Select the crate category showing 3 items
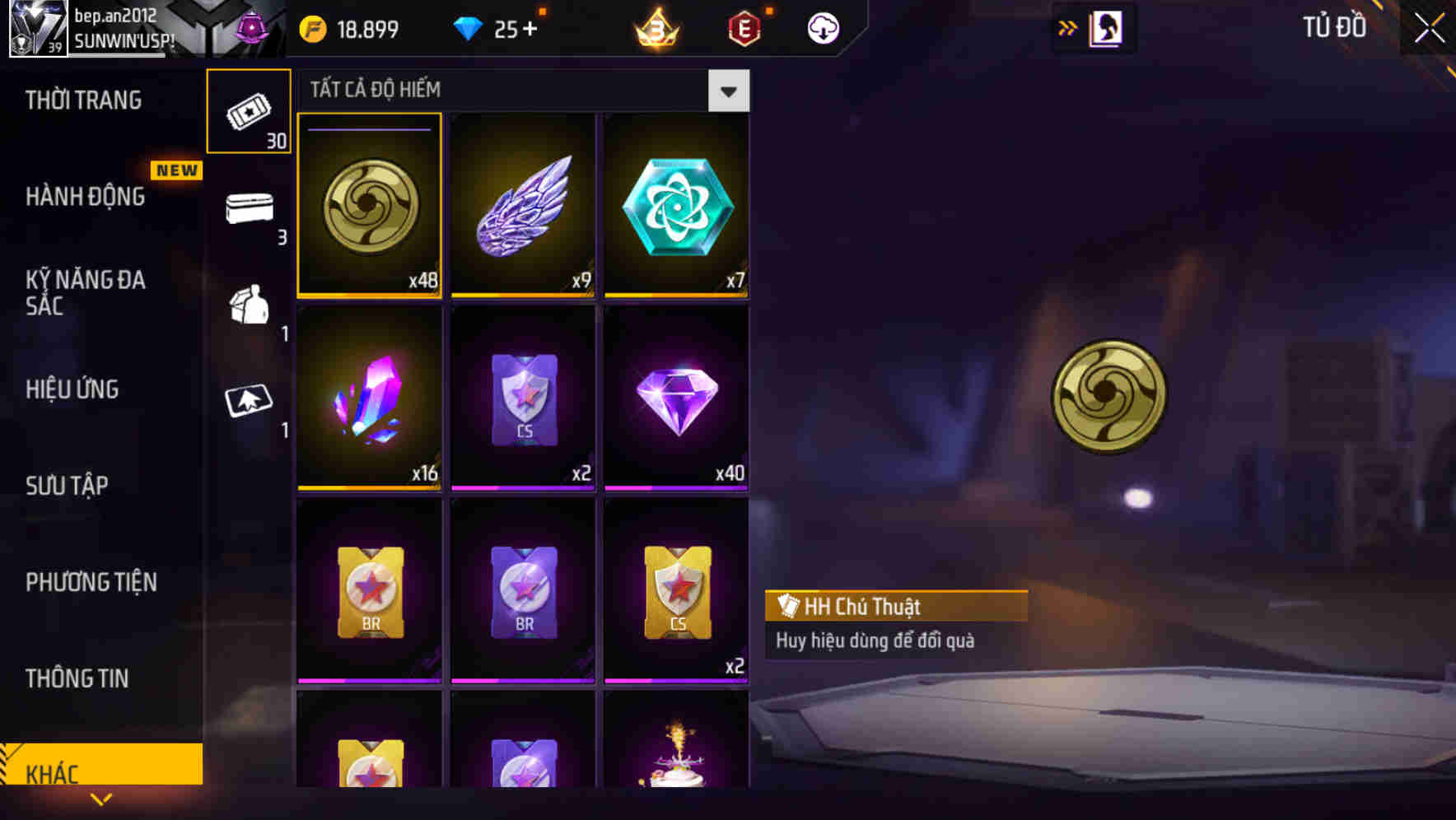Screen dimensions: 1456x820 249,210
